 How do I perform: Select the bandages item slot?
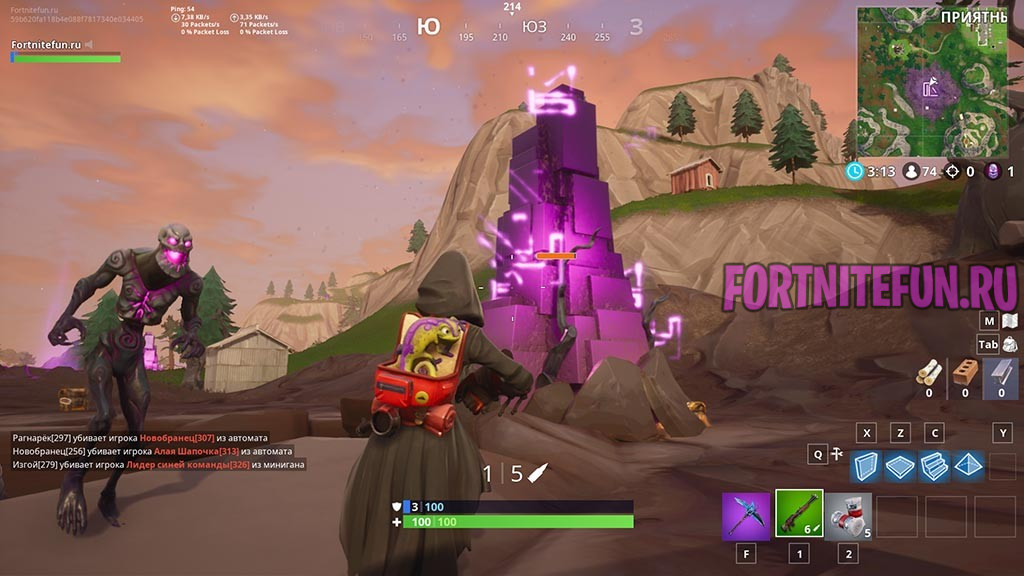(x=848, y=516)
